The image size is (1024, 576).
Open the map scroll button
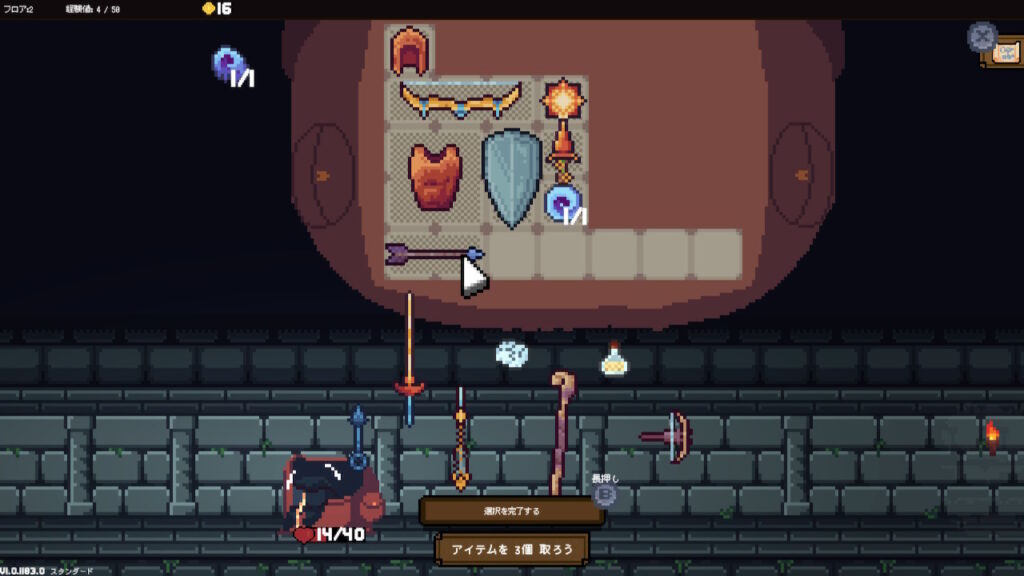pos(1001,52)
